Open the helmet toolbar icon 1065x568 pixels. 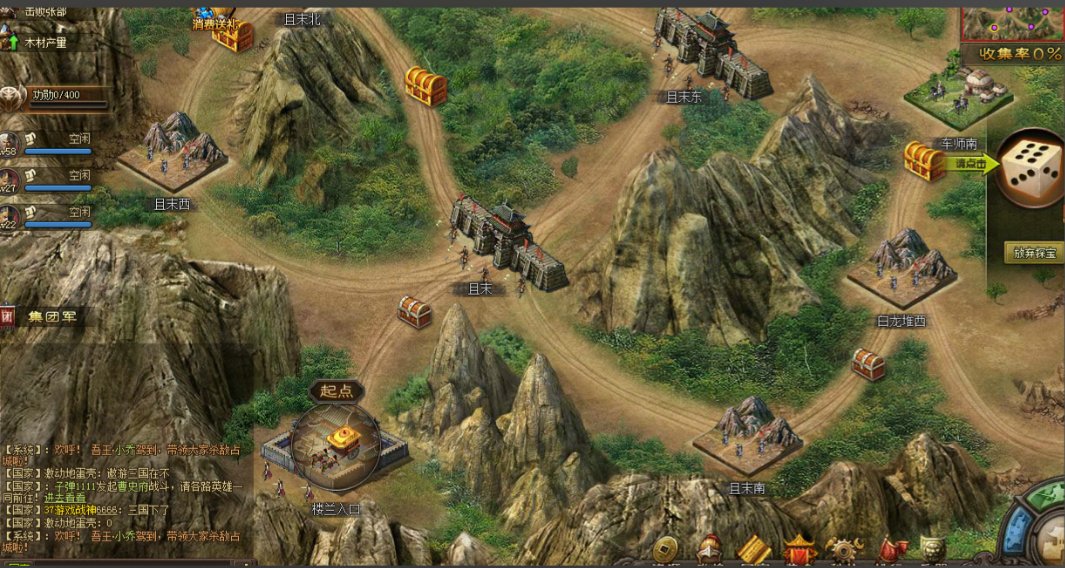[x=710, y=549]
